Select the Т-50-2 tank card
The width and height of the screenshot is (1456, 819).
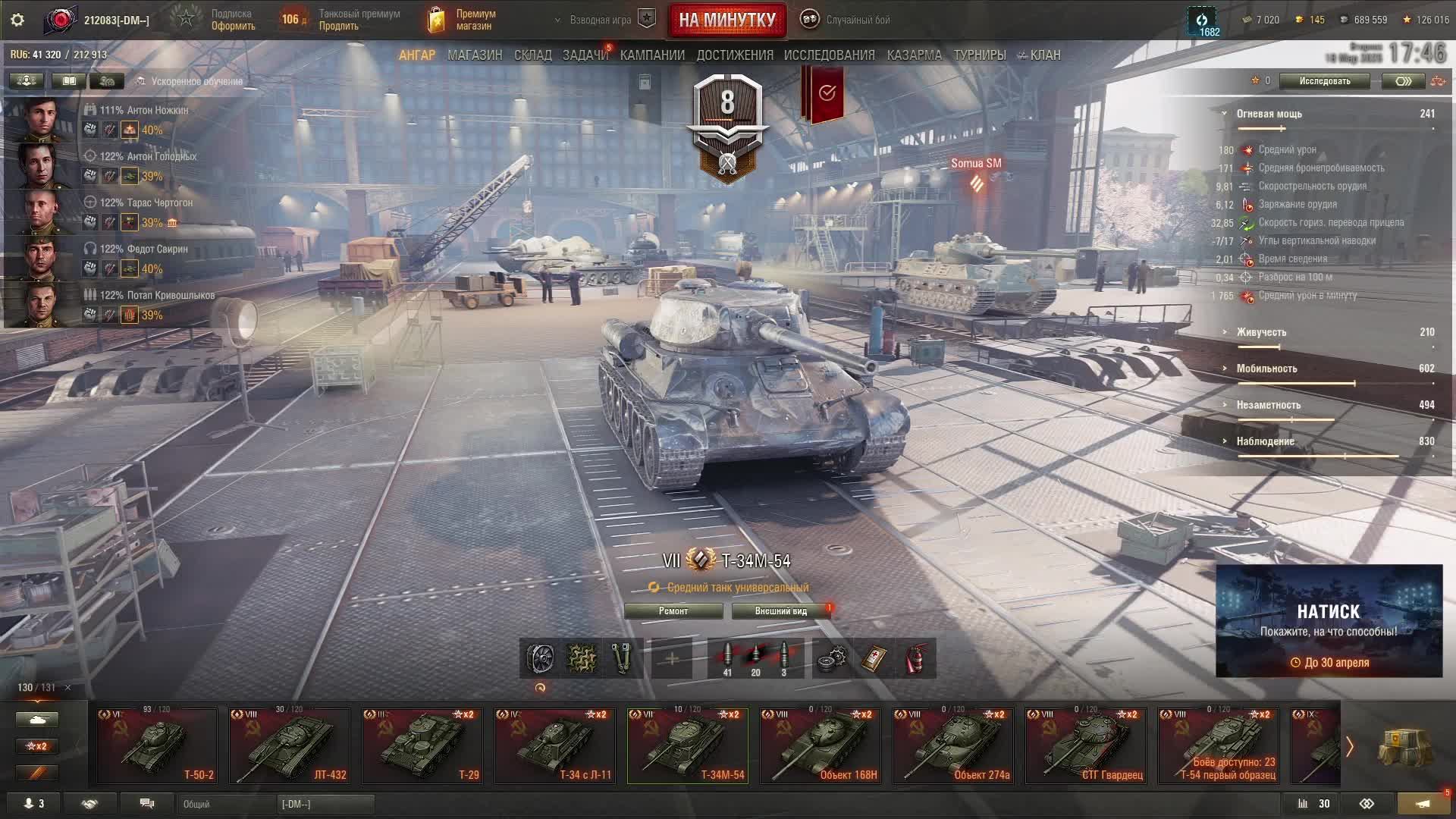(x=157, y=745)
